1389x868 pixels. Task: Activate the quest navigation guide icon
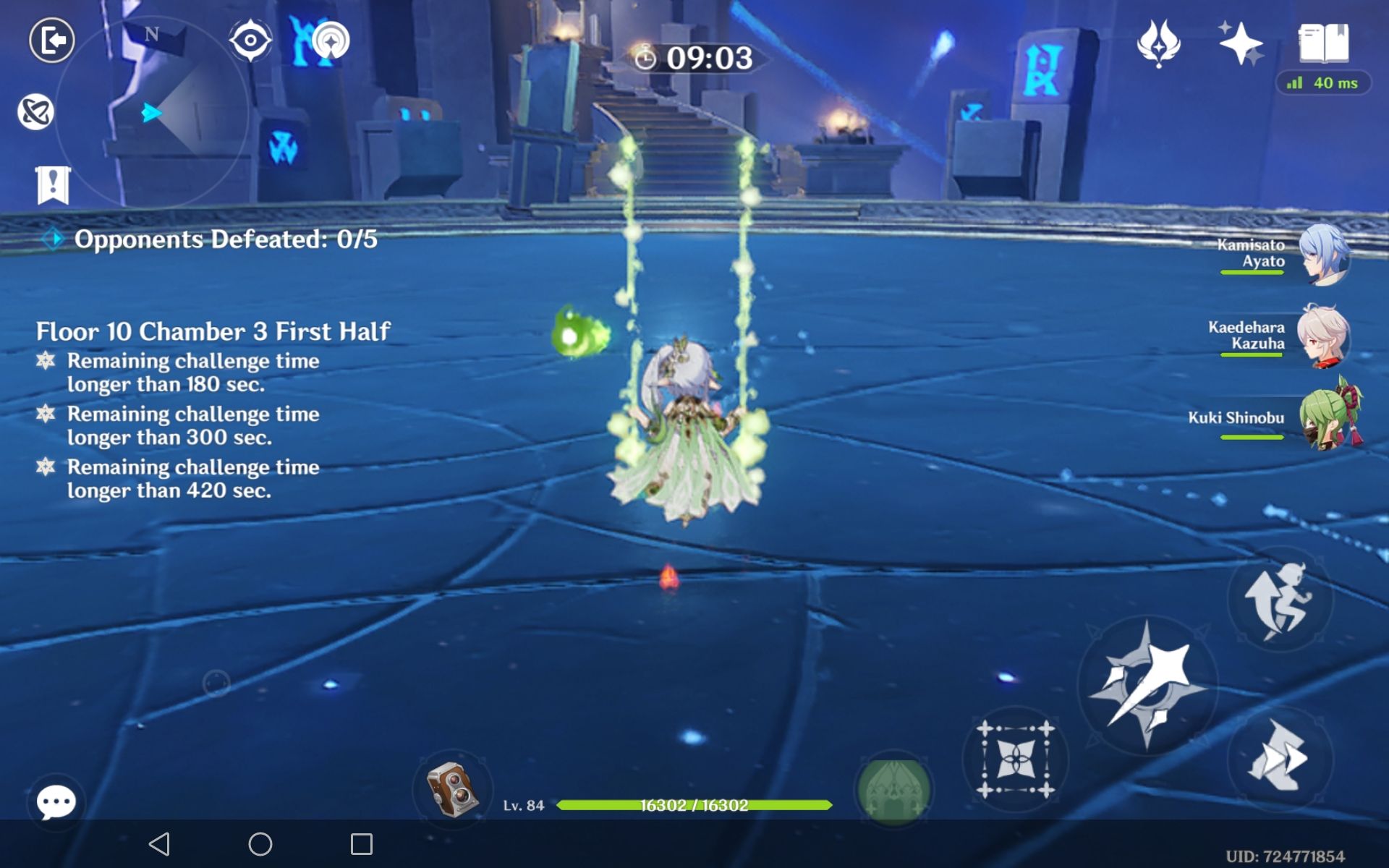pyautogui.click(x=331, y=41)
